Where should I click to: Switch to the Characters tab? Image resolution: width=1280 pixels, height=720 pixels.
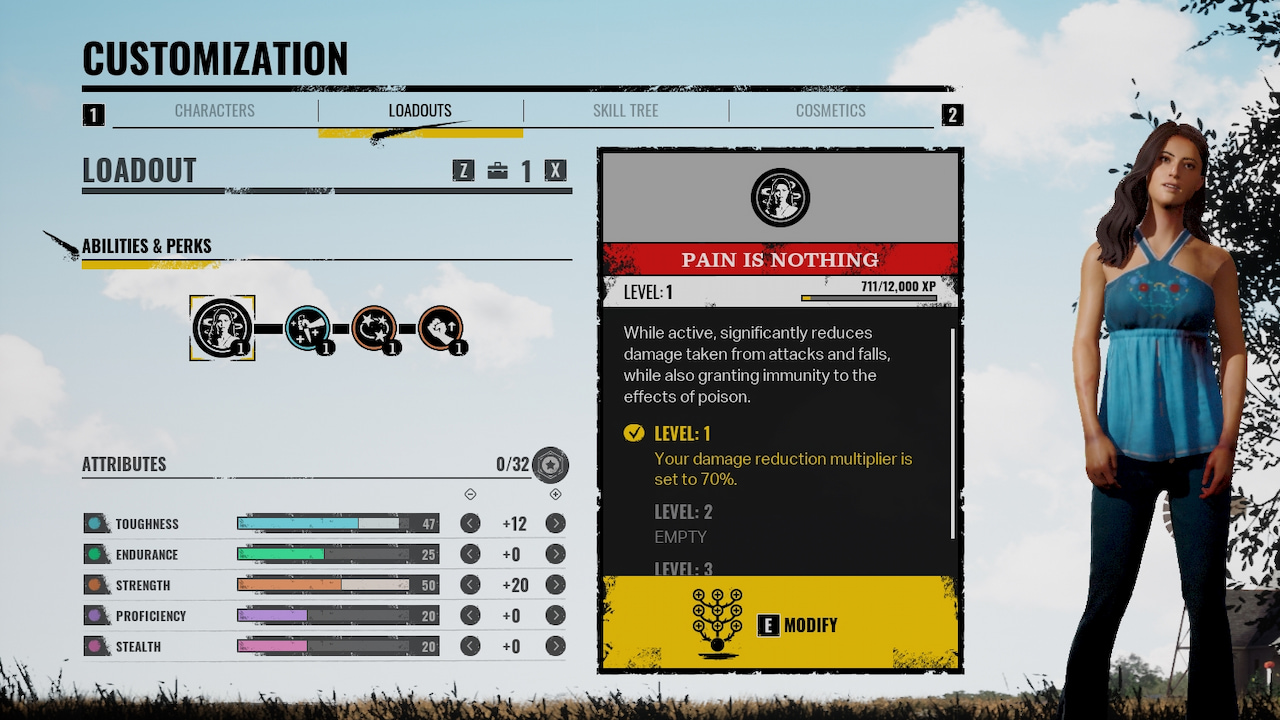coord(215,111)
